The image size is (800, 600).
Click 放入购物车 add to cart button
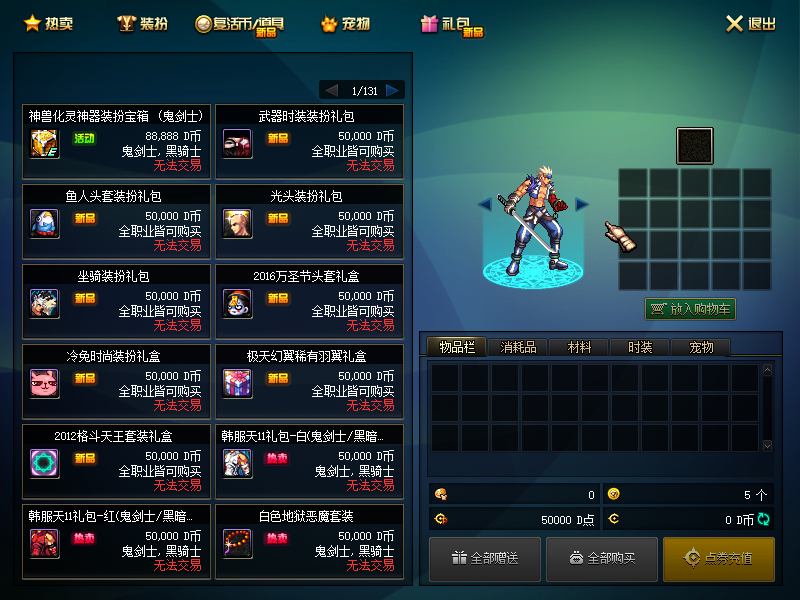[x=690, y=309]
